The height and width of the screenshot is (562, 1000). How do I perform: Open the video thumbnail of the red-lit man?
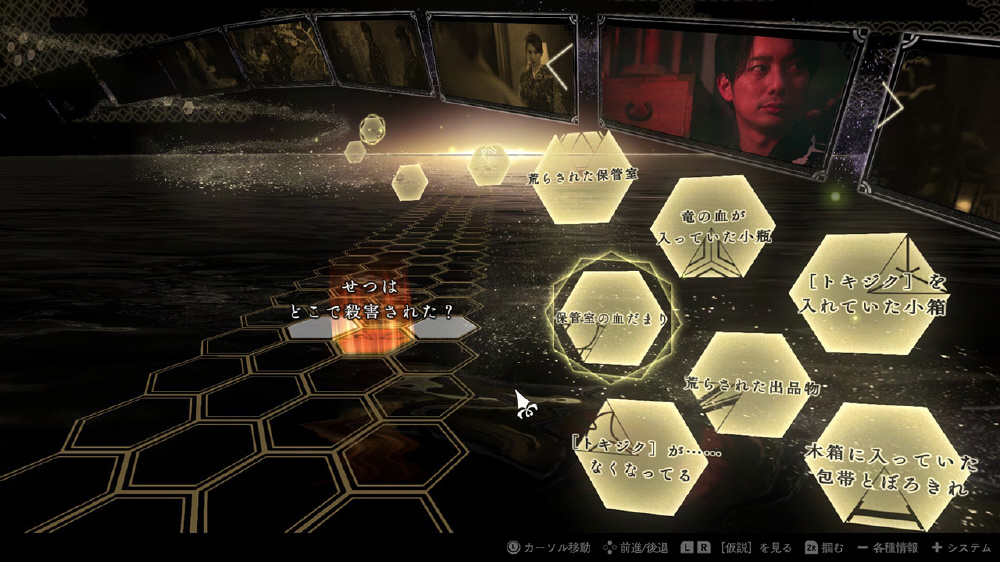(x=730, y=90)
